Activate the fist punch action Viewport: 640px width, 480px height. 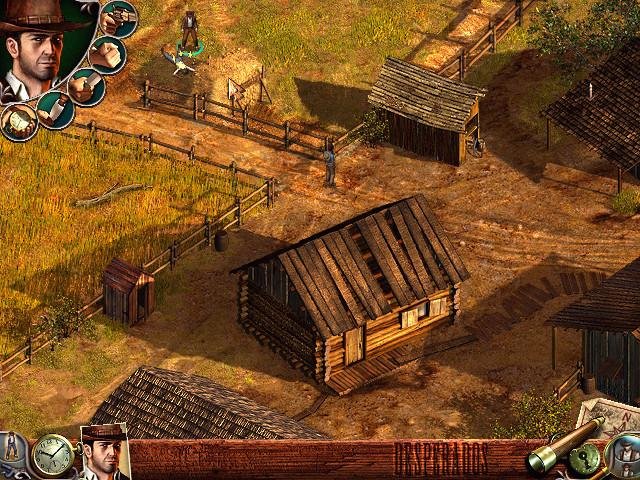107,54
